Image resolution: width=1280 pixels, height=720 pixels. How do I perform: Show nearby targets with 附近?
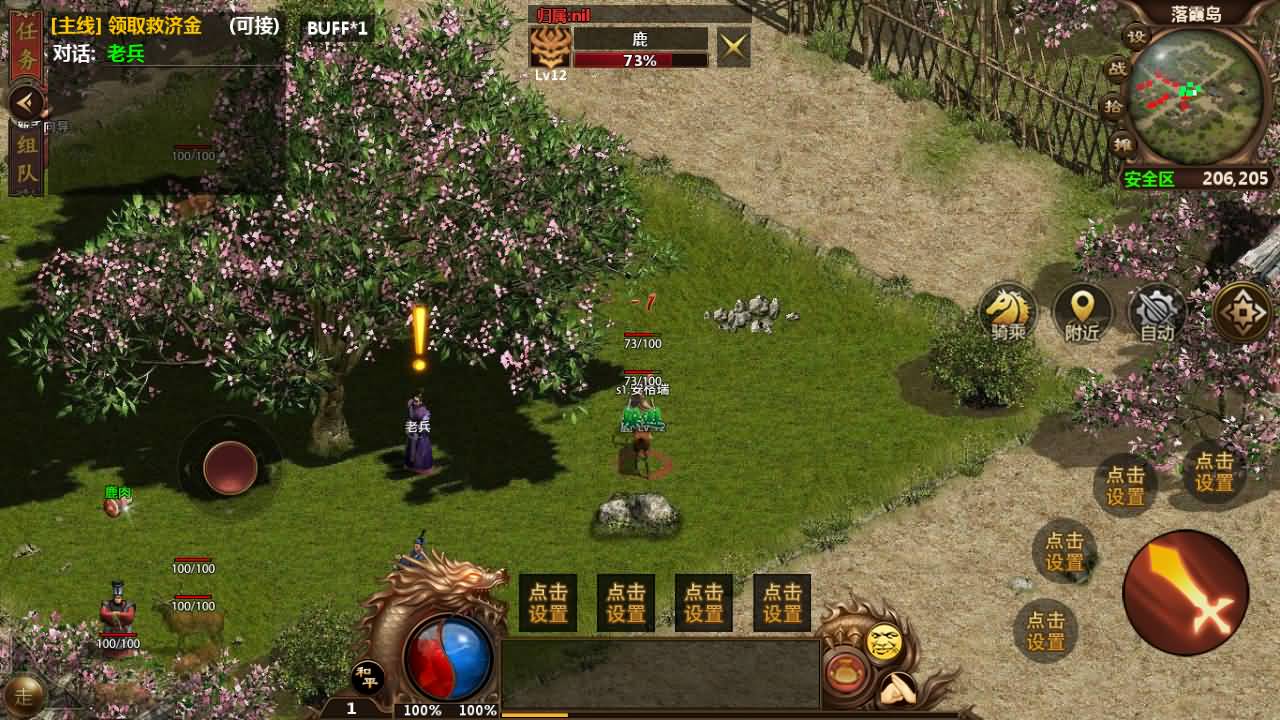point(1083,313)
